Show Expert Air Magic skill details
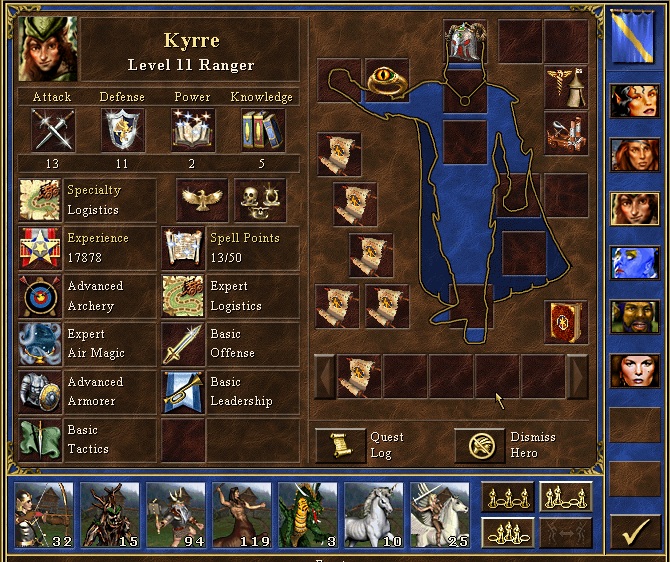 click(39, 344)
